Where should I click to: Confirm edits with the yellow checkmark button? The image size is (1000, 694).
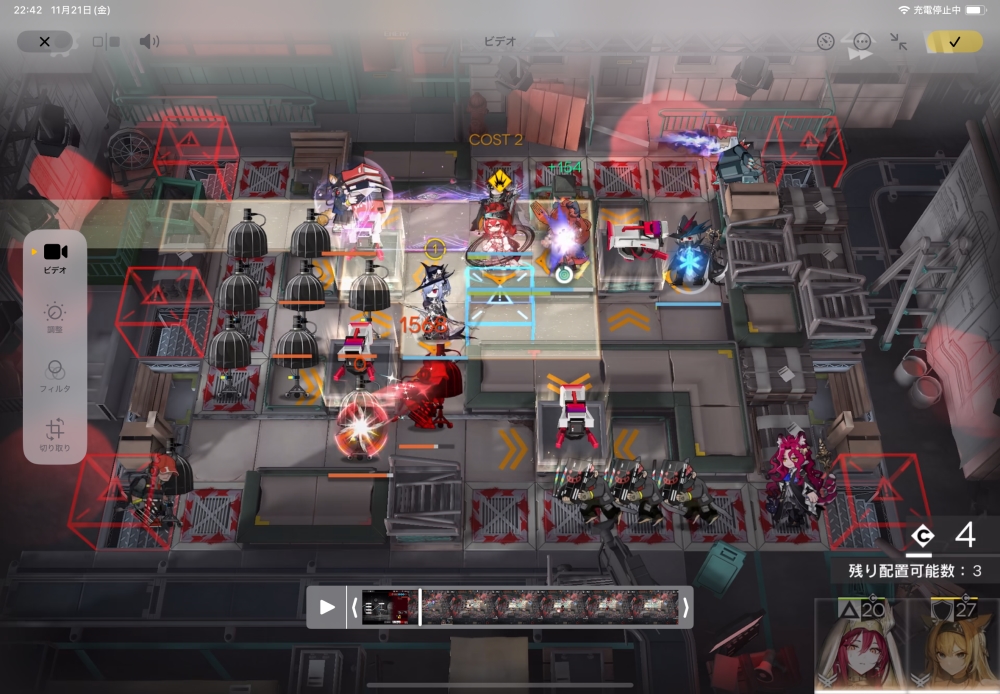coord(953,42)
